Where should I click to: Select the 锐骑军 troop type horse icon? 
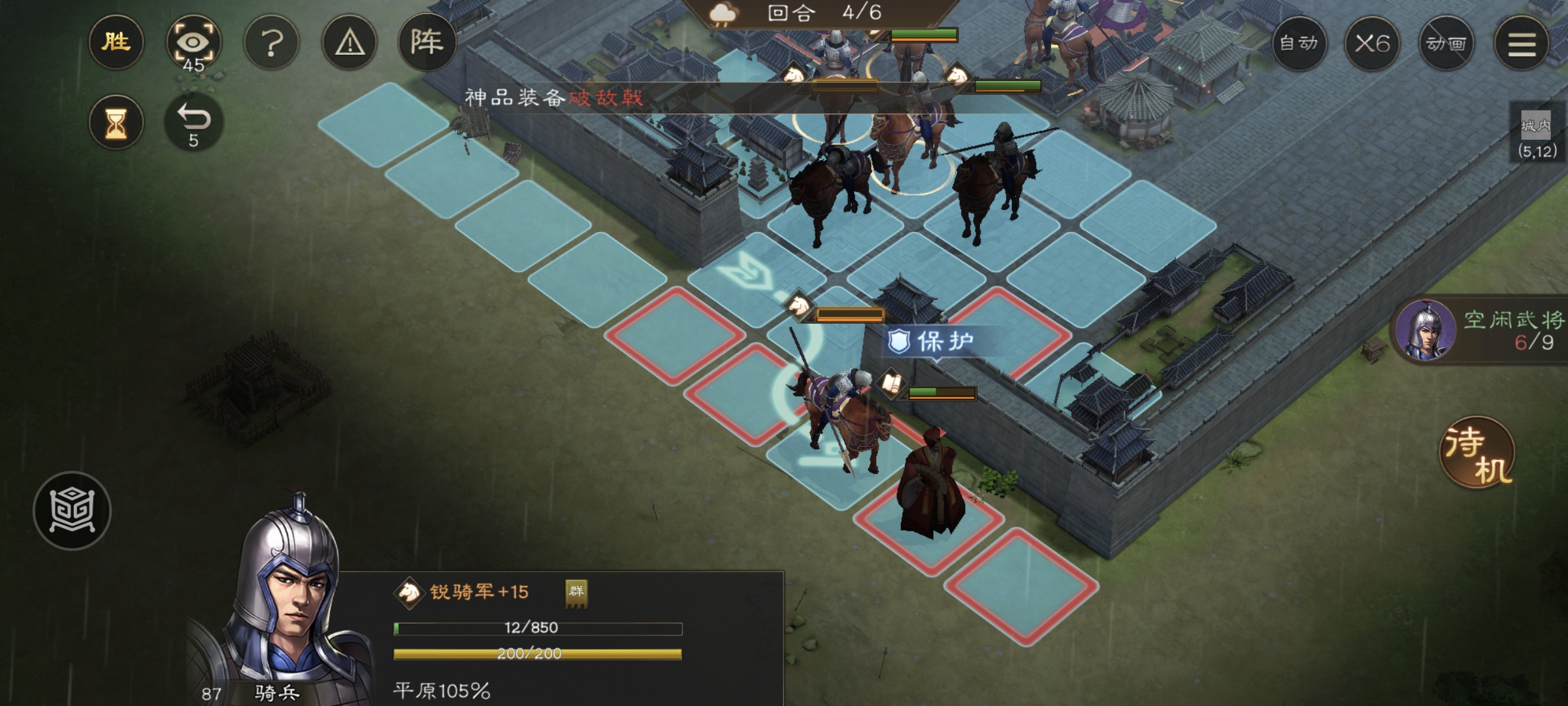pyautogui.click(x=409, y=592)
